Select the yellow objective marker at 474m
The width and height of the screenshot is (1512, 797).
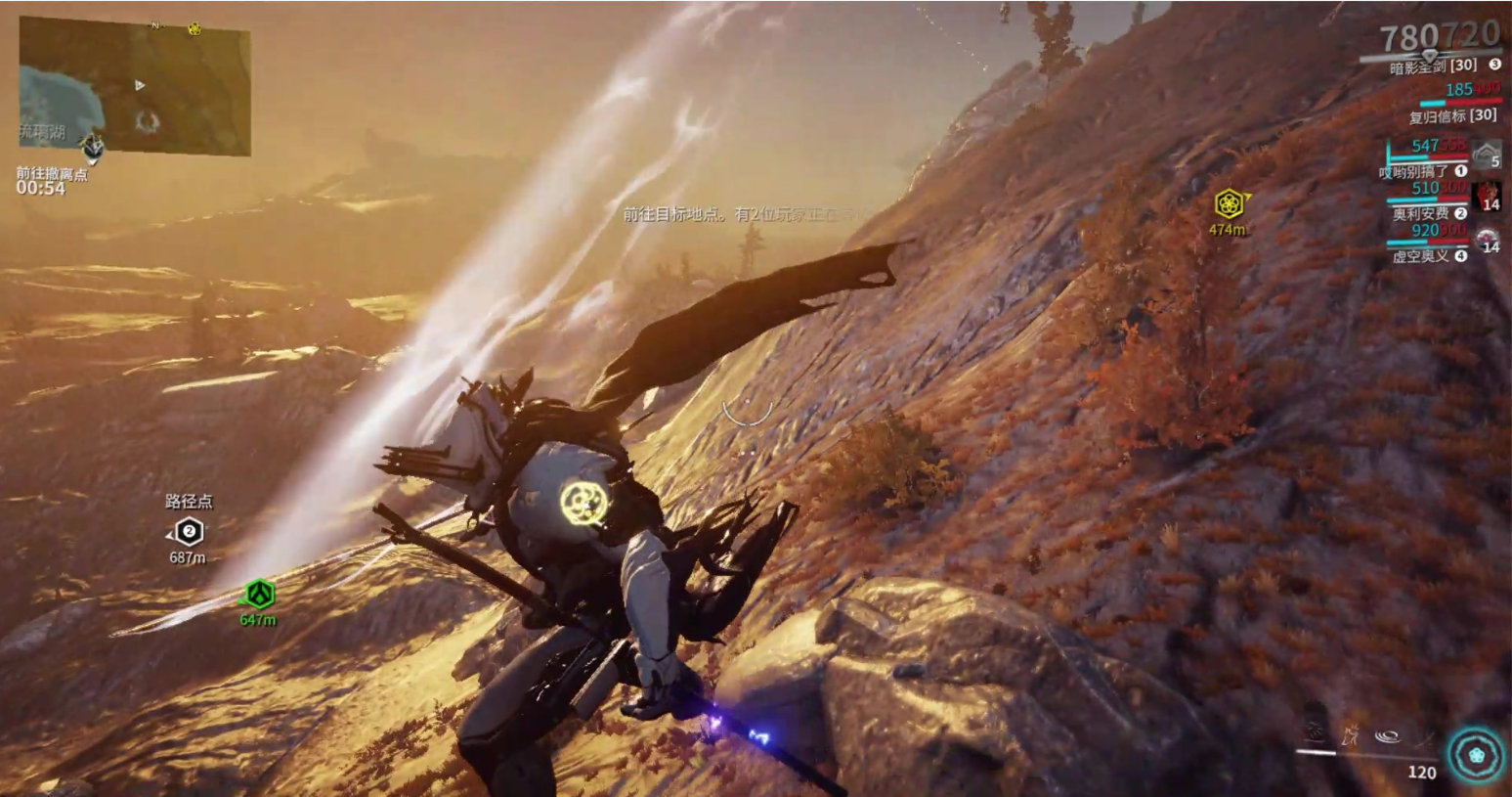1229,203
